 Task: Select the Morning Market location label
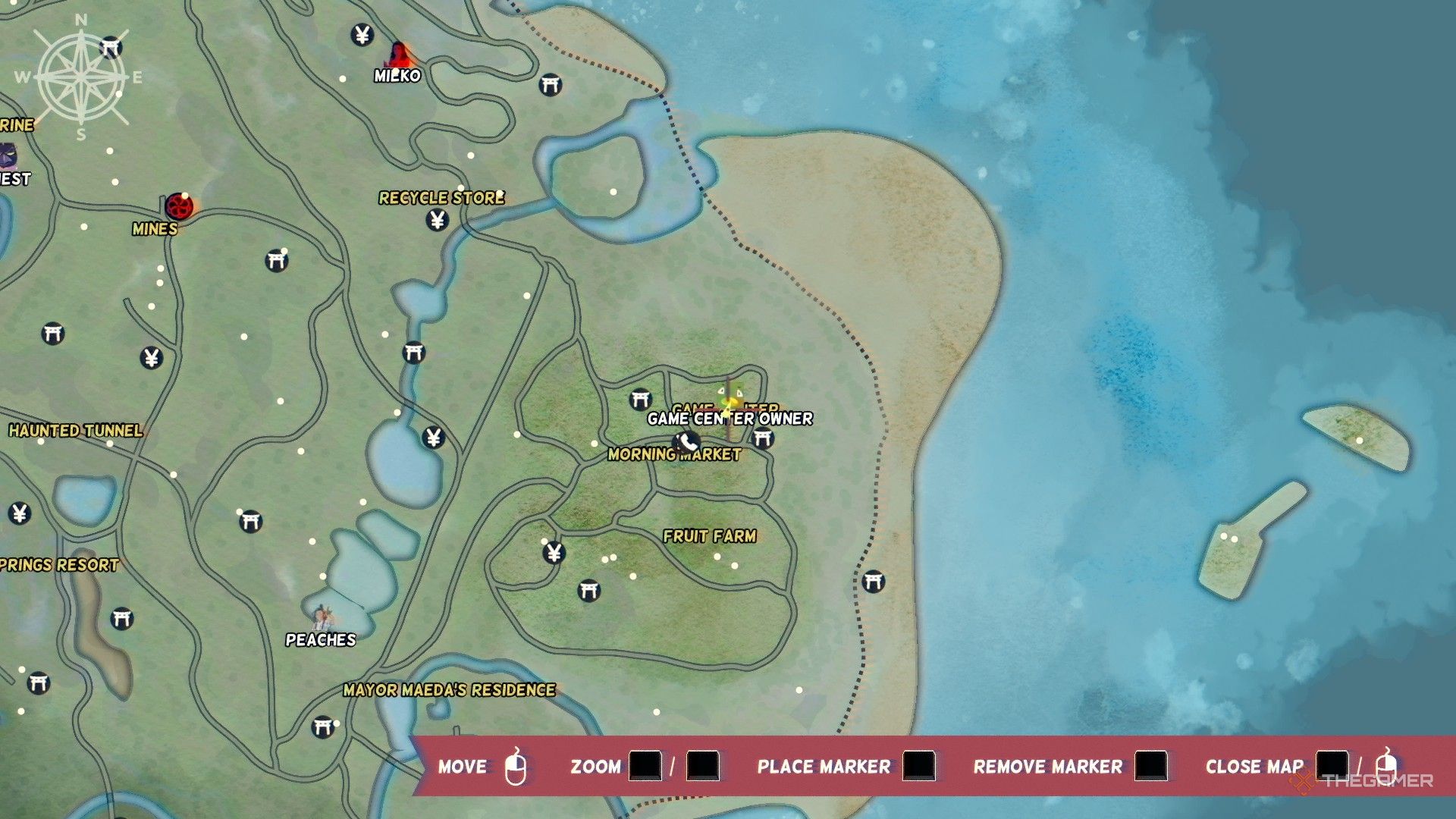[x=674, y=455]
